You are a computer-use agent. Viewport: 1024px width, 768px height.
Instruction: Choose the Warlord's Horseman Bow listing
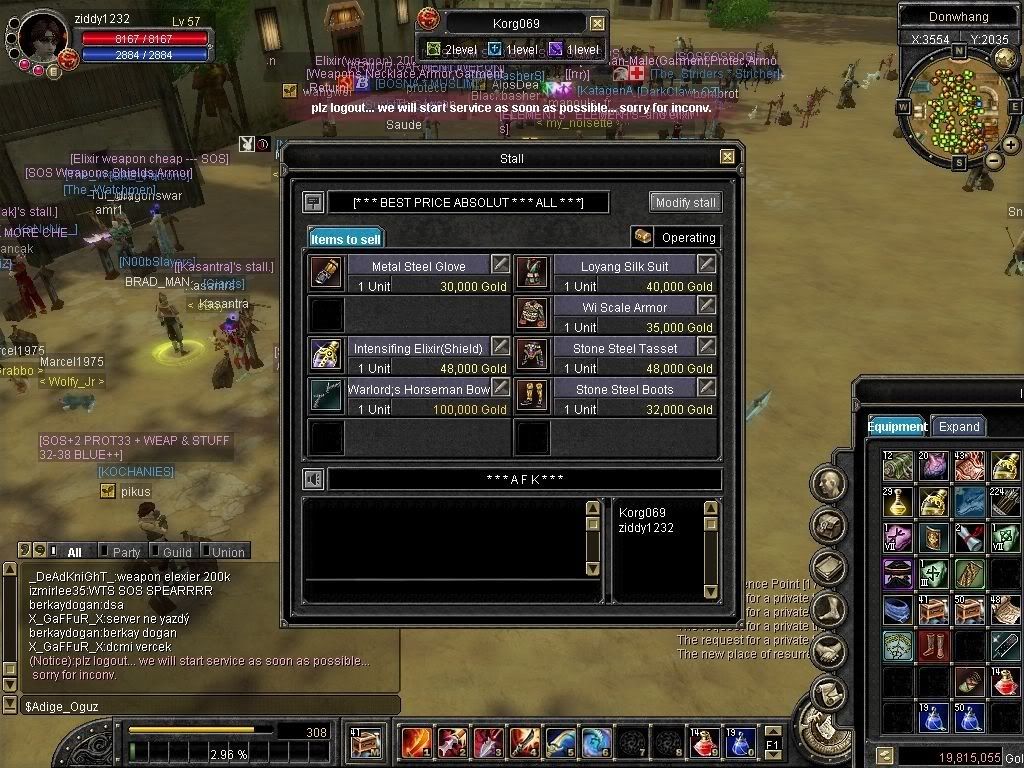click(418, 389)
